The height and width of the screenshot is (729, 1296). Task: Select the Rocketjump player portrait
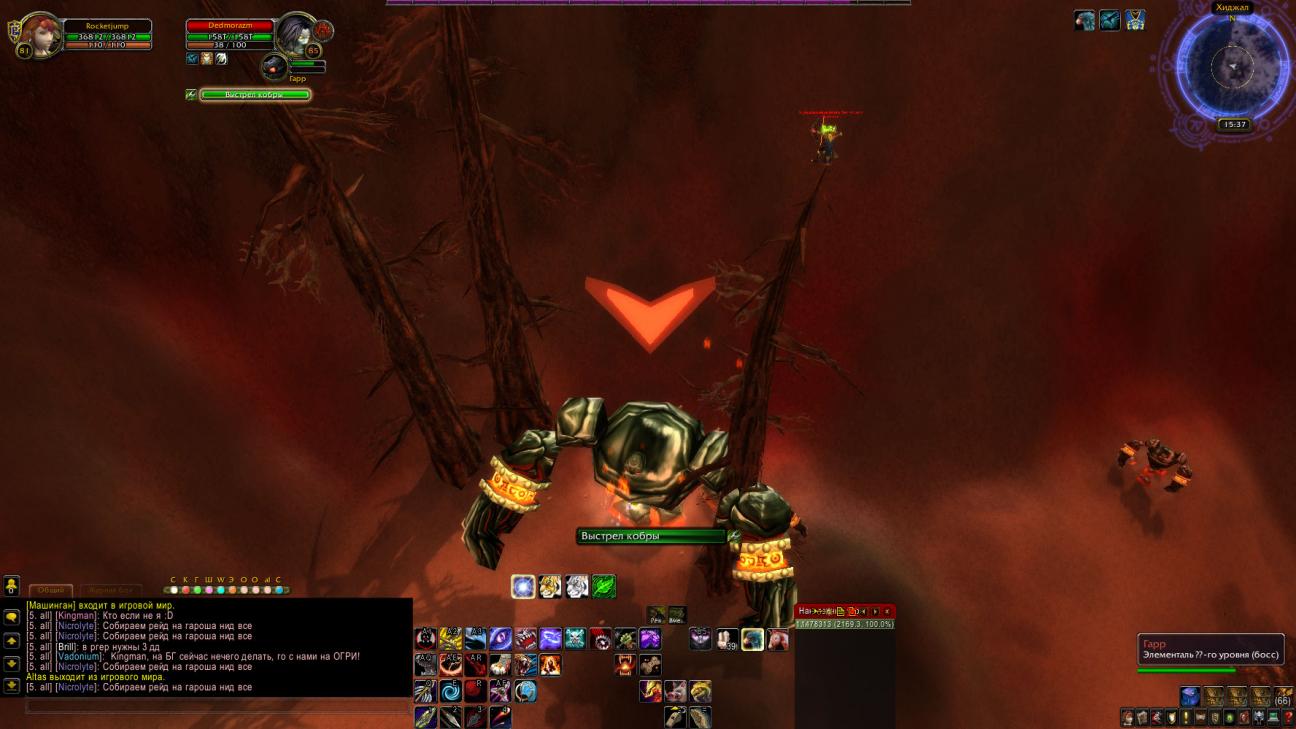click(41, 35)
